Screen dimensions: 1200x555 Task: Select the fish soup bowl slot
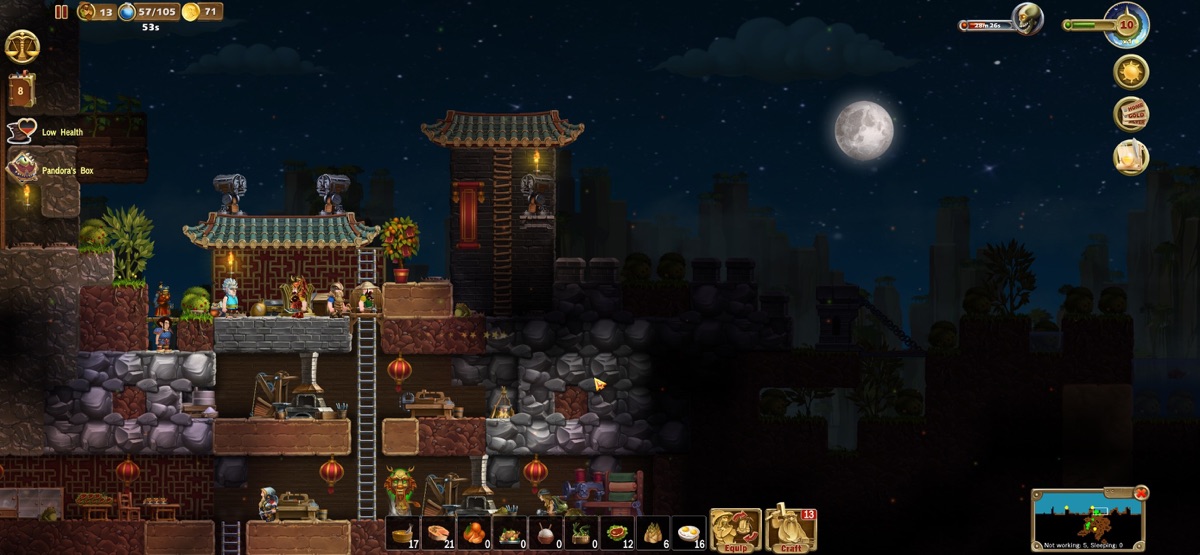click(x=403, y=533)
